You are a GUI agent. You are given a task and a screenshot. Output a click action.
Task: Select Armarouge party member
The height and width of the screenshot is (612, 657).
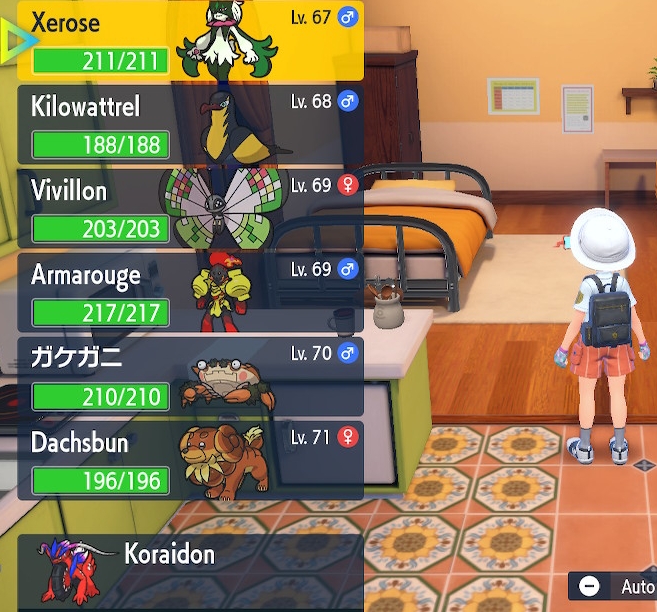pos(190,292)
